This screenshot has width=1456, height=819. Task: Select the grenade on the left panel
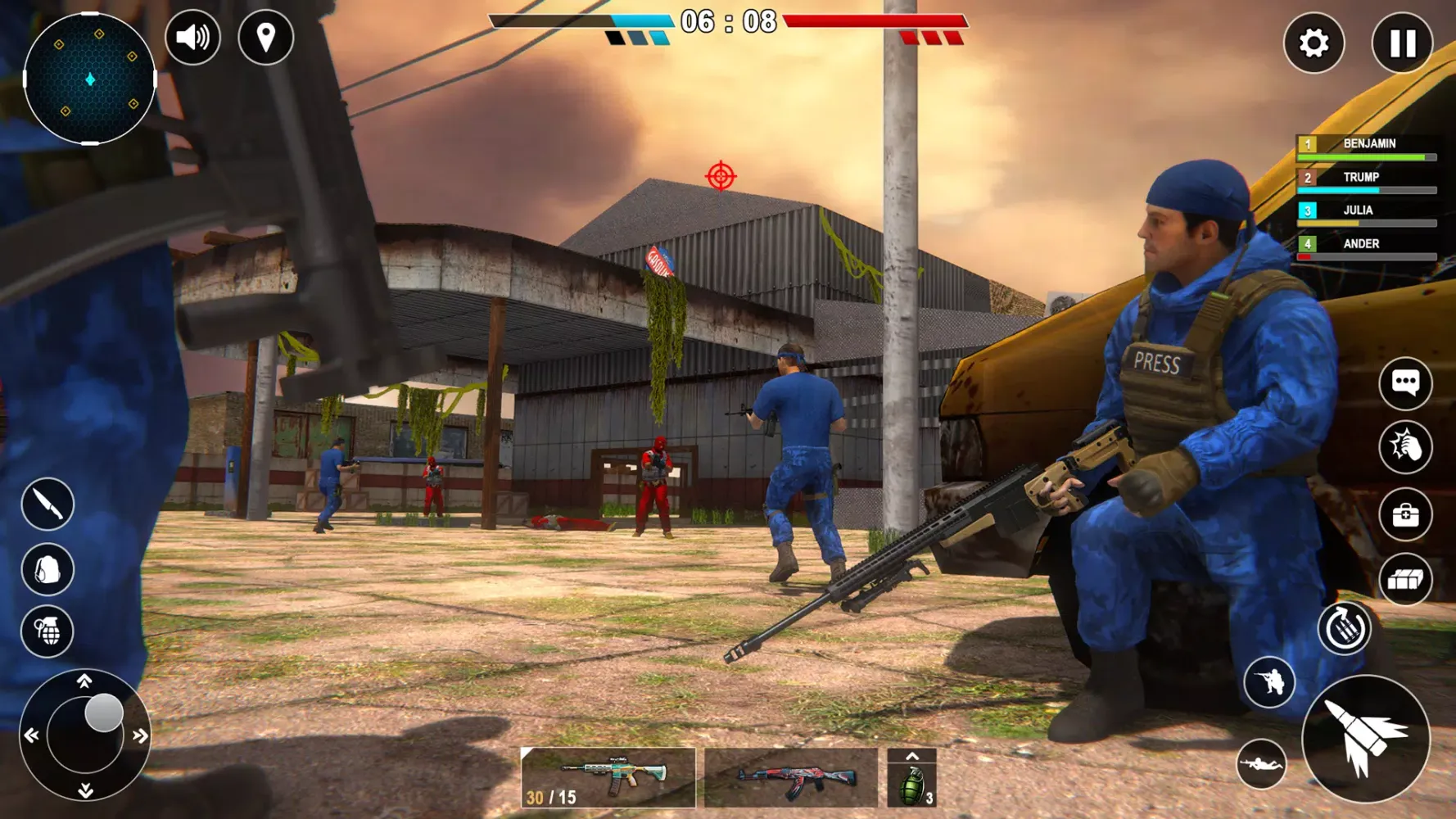click(47, 631)
